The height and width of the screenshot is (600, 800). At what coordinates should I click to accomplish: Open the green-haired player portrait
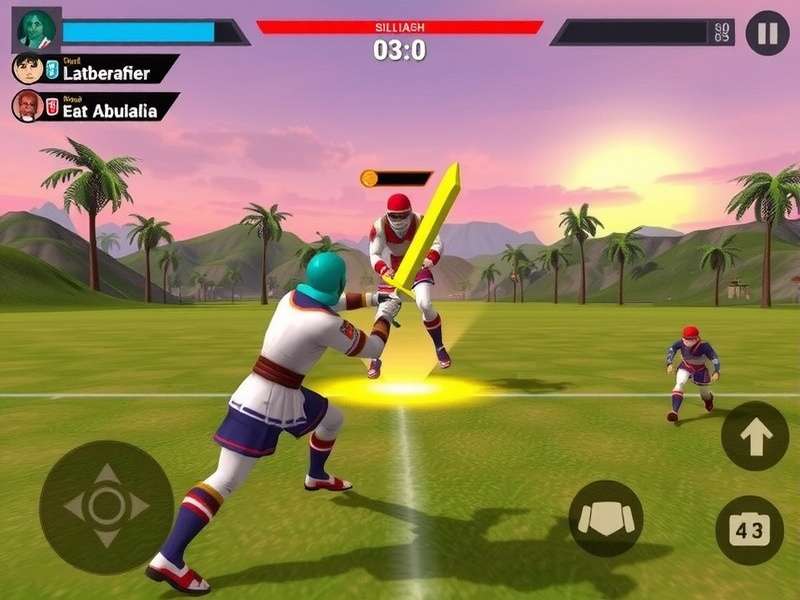pyautogui.click(x=36, y=30)
